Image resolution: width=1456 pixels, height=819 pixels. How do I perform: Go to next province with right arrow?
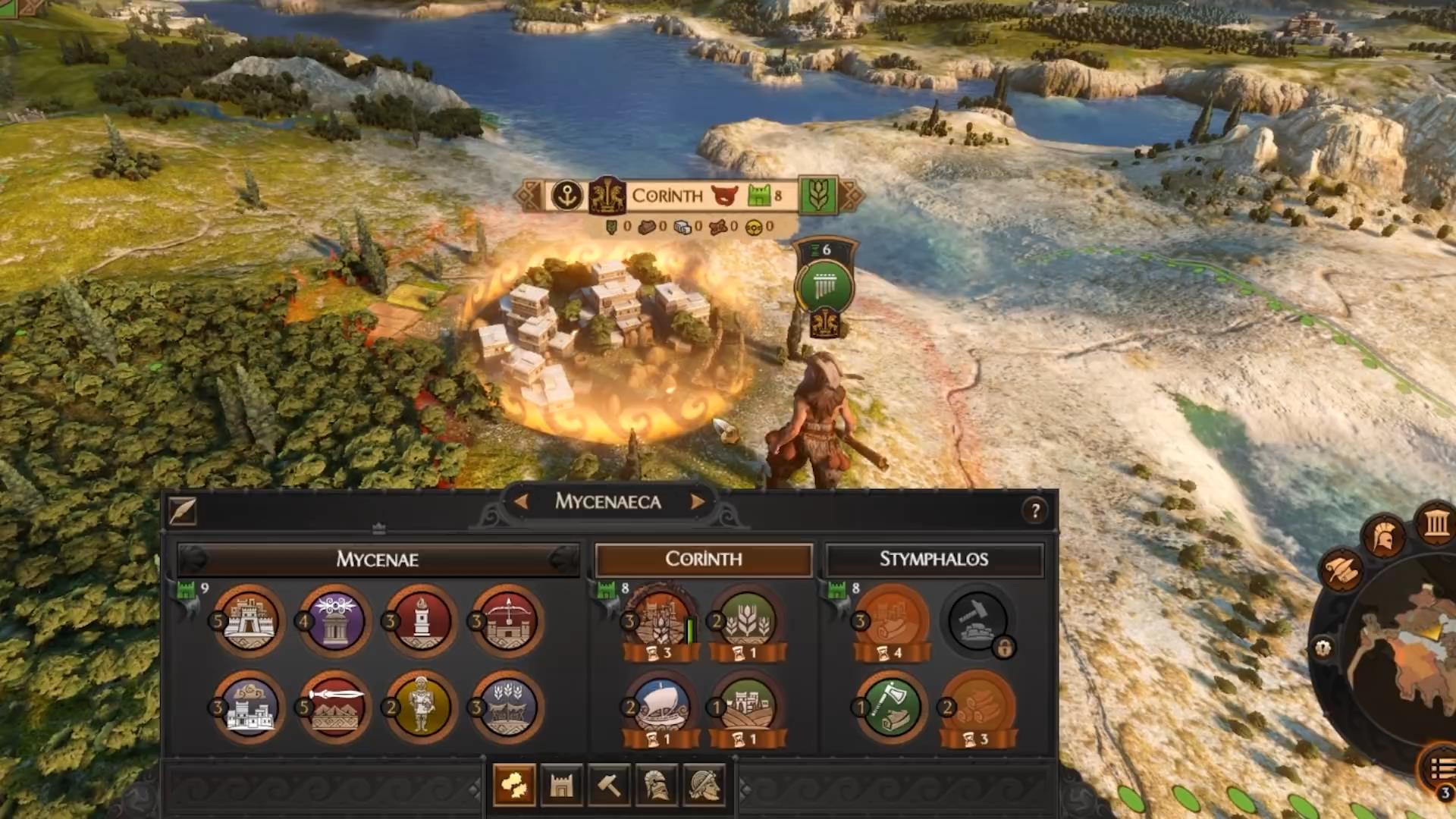click(697, 501)
